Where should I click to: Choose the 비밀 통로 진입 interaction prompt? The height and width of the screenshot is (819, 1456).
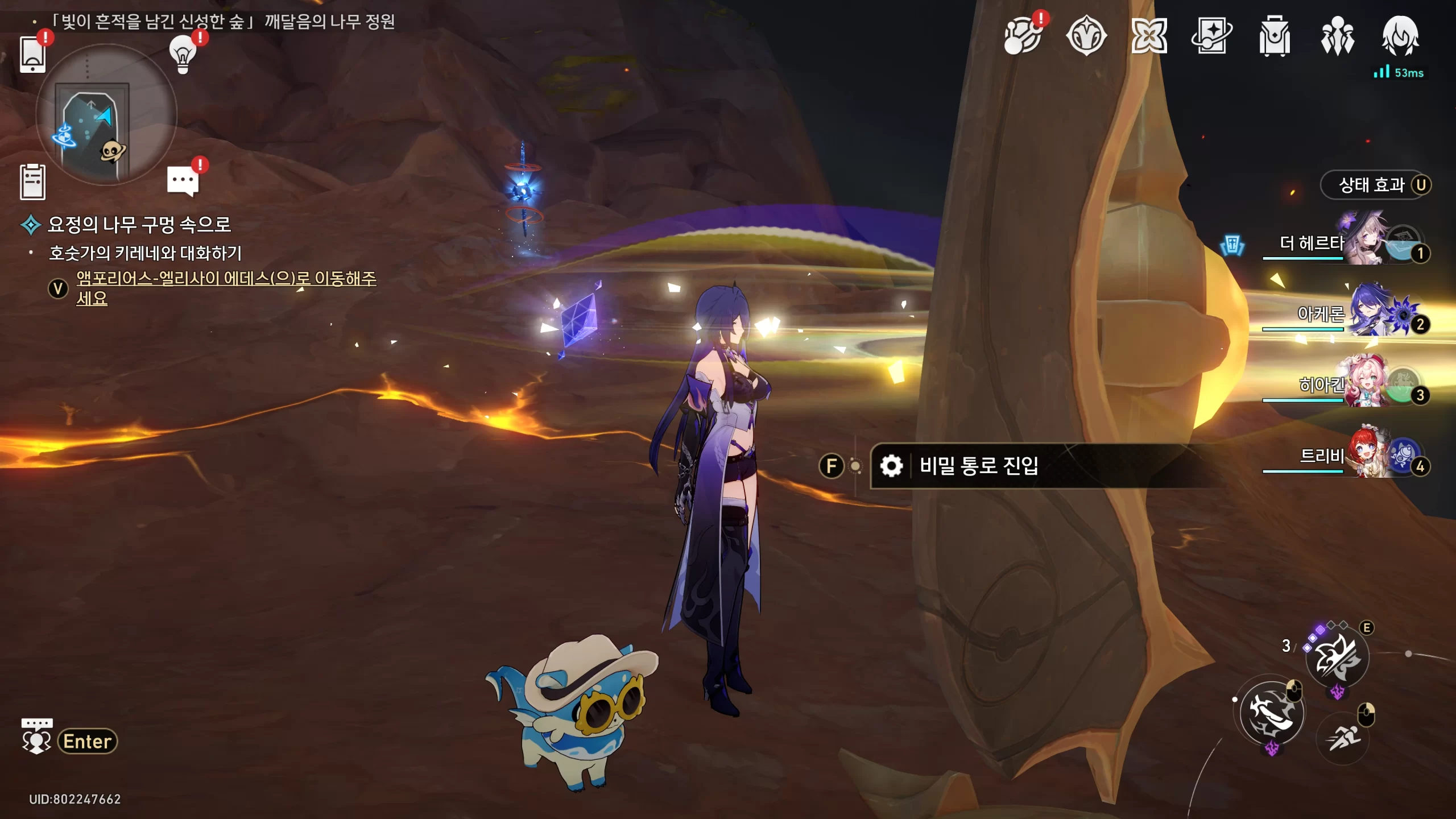978,466
